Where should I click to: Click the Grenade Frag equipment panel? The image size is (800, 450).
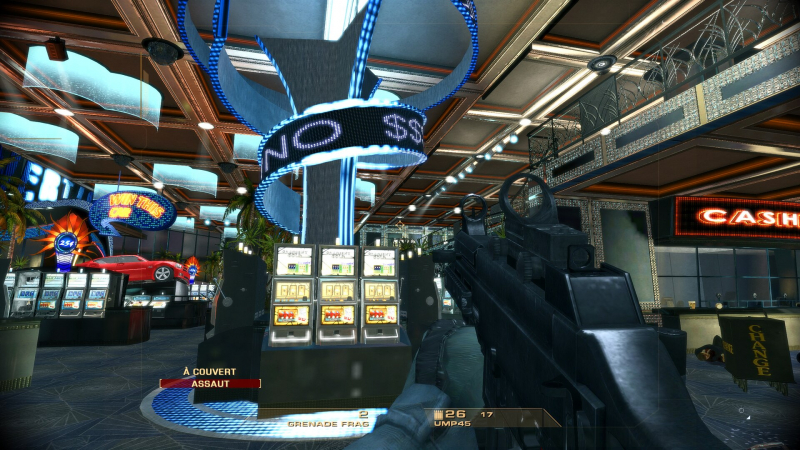click(328, 419)
